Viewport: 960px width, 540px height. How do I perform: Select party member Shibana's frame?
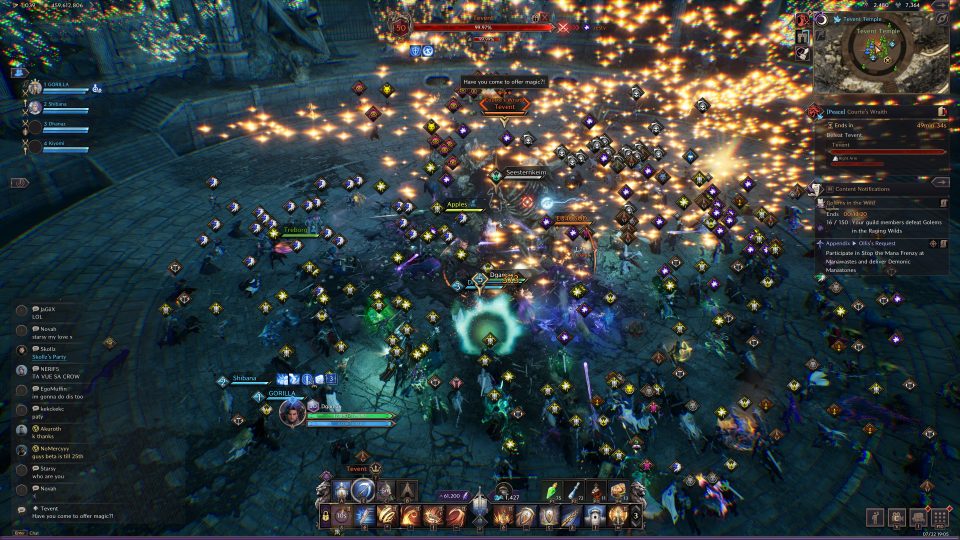click(x=60, y=107)
